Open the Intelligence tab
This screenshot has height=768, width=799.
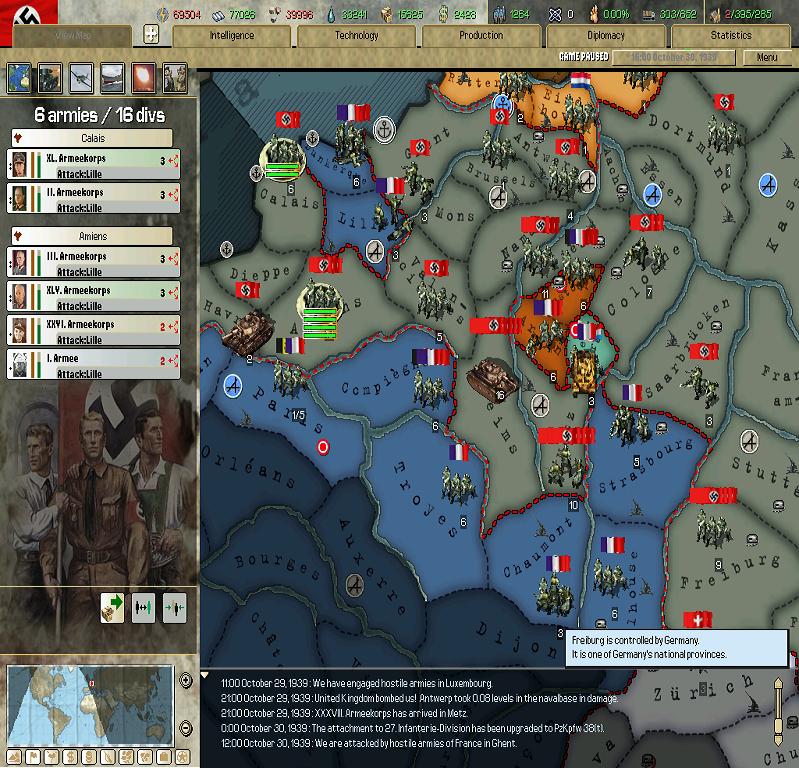point(231,35)
